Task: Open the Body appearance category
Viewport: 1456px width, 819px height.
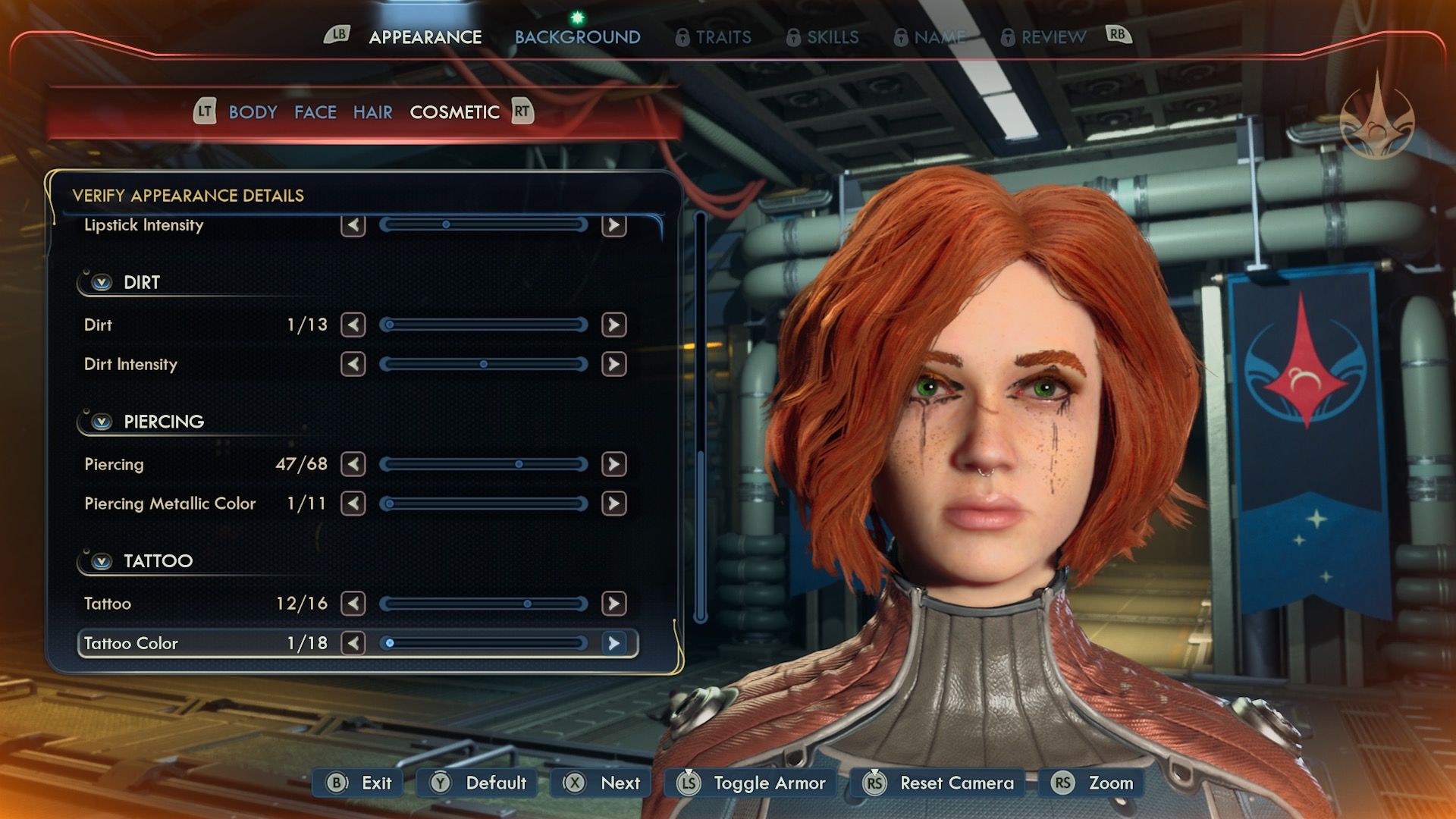Action: (253, 112)
